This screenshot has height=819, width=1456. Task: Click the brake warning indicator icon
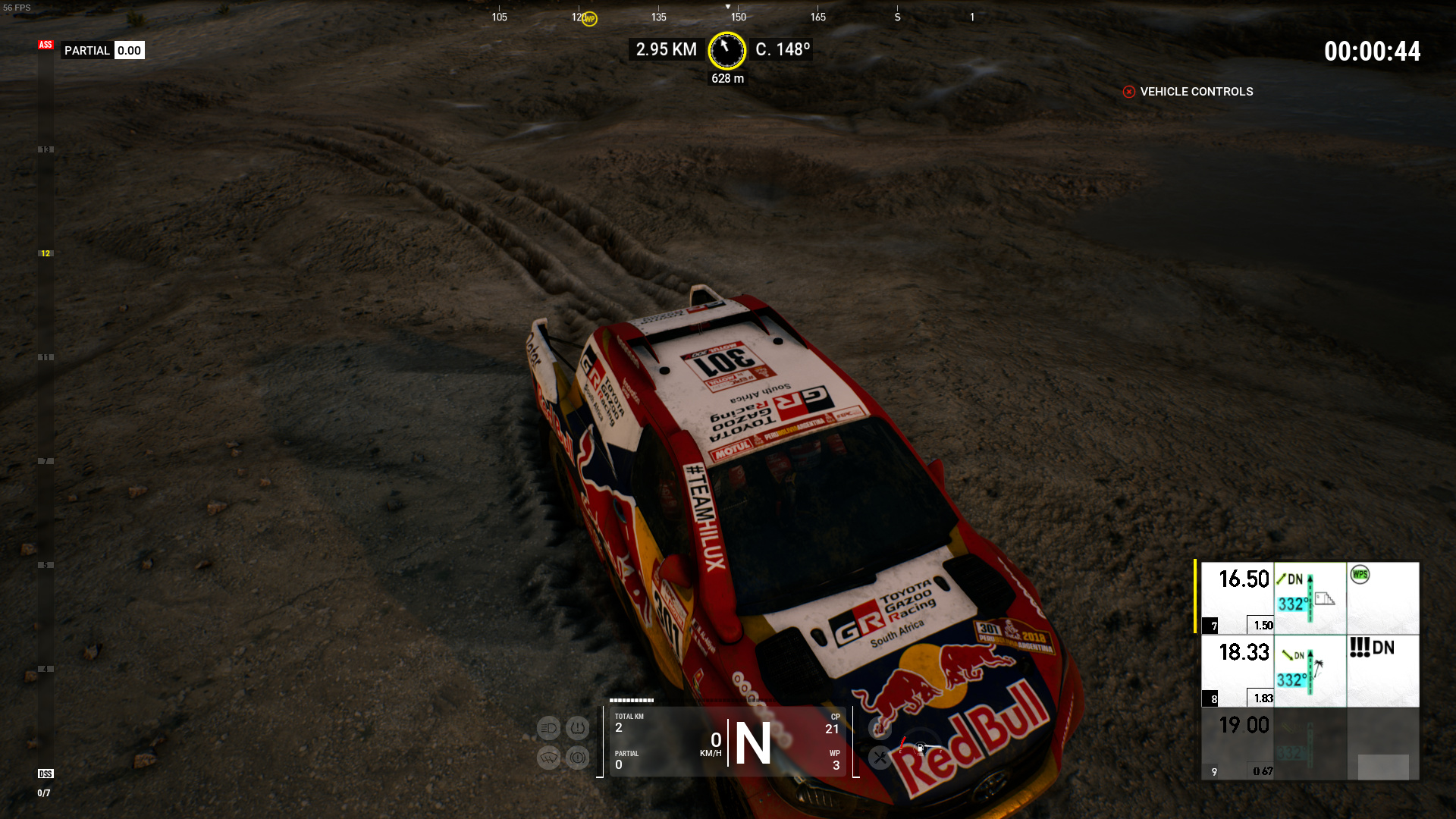click(577, 757)
